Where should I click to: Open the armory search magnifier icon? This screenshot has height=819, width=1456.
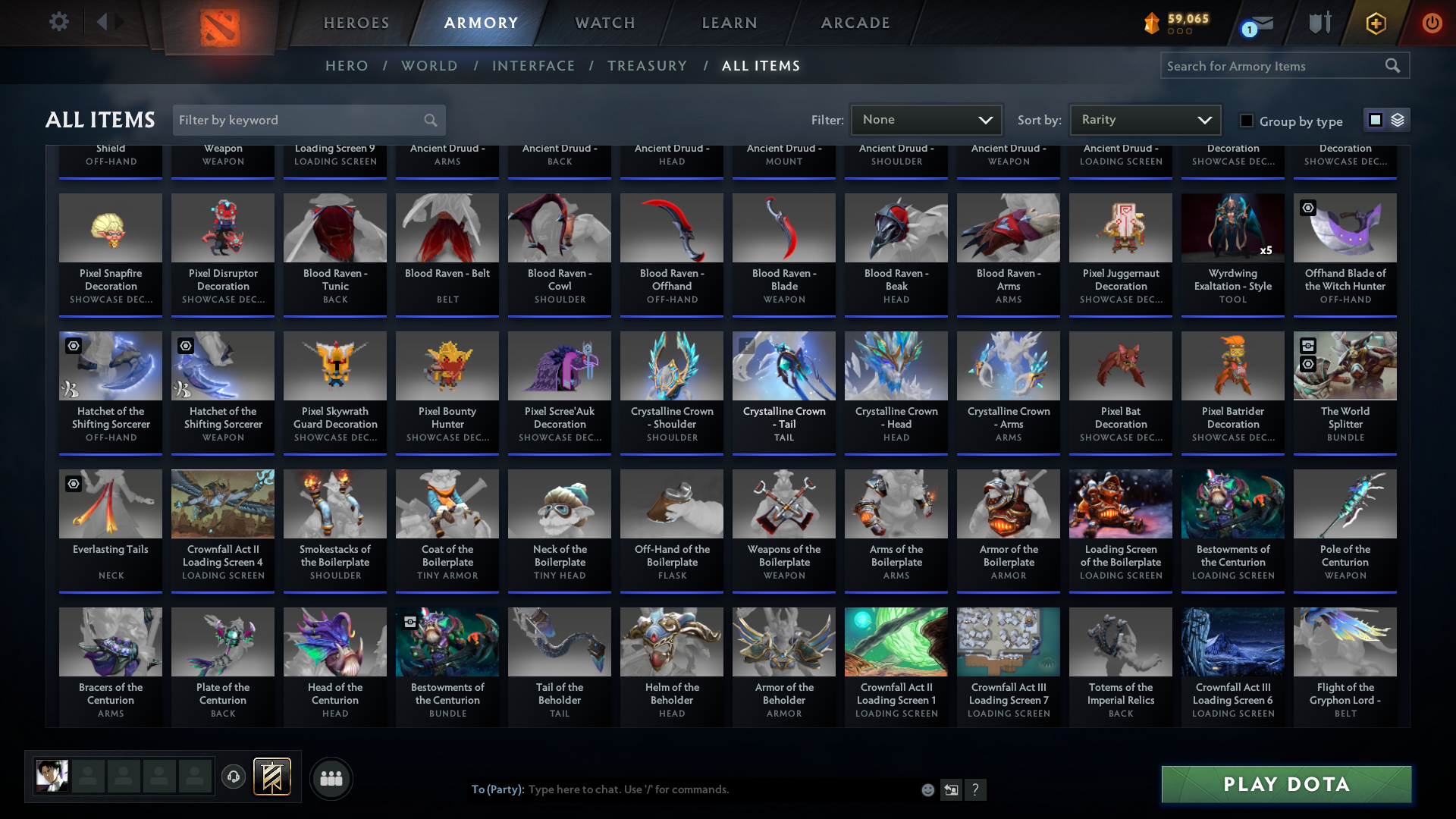pyautogui.click(x=1394, y=65)
